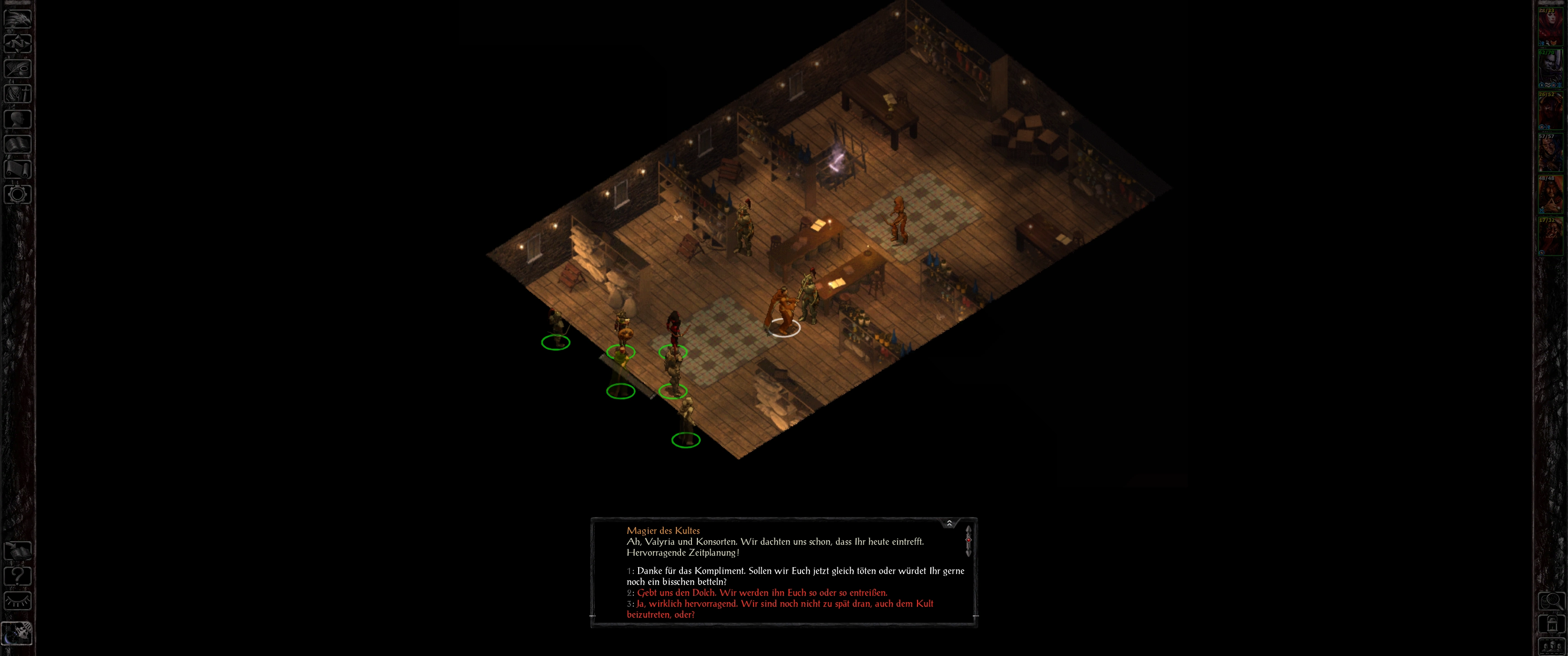
Task: Open the journal quill button
Action: [18, 68]
